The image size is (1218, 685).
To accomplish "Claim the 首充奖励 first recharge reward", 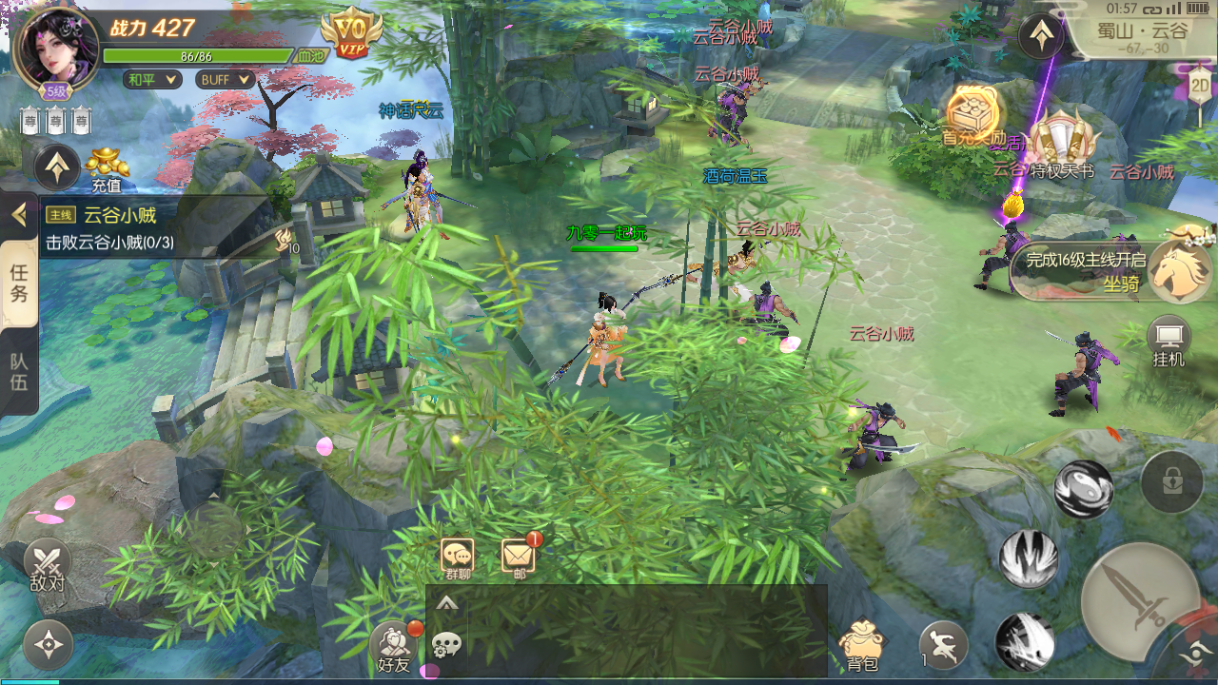I will (968, 117).
